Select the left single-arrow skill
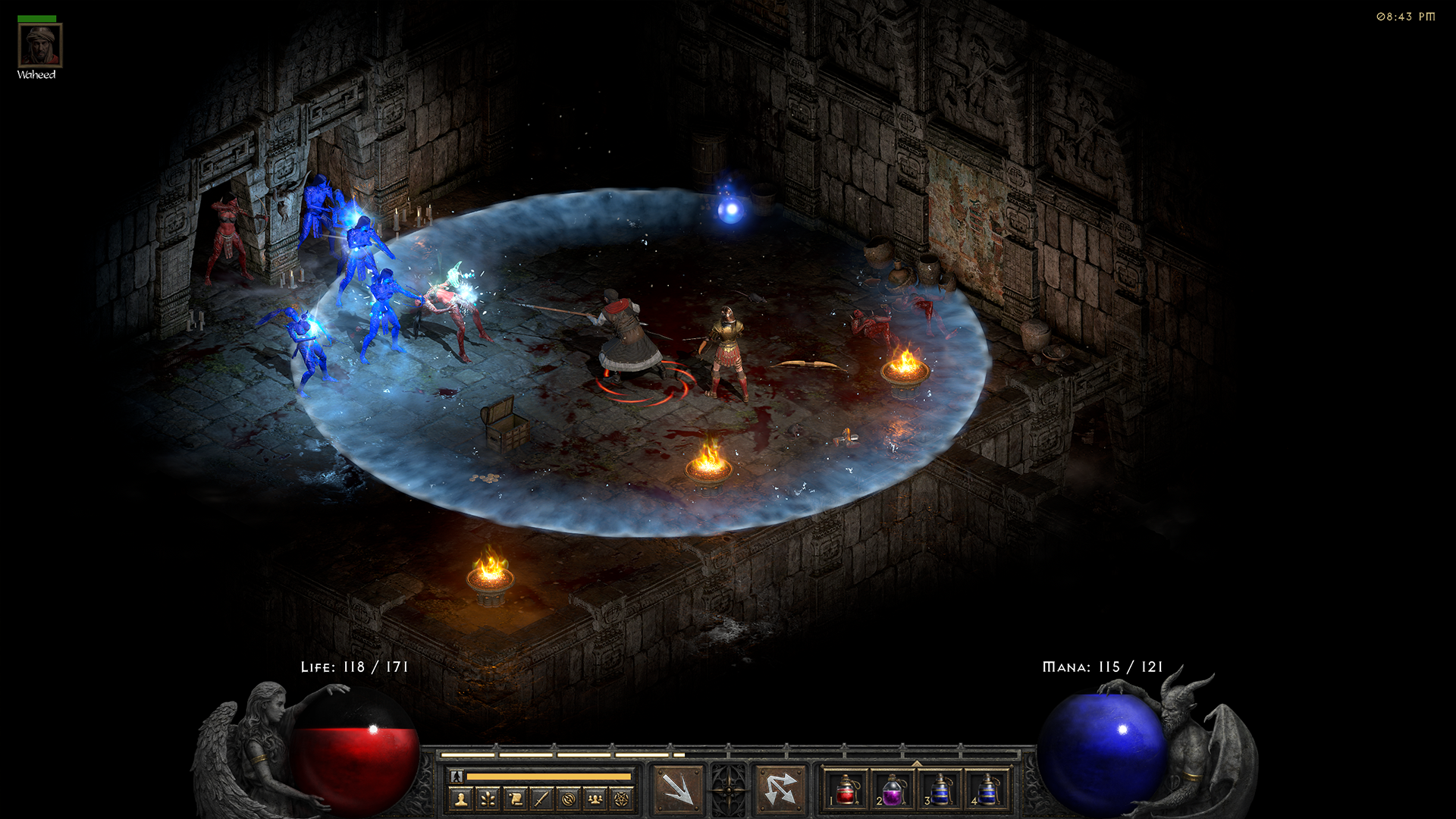Screen dimensions: 1456x819 coord(677,789)
